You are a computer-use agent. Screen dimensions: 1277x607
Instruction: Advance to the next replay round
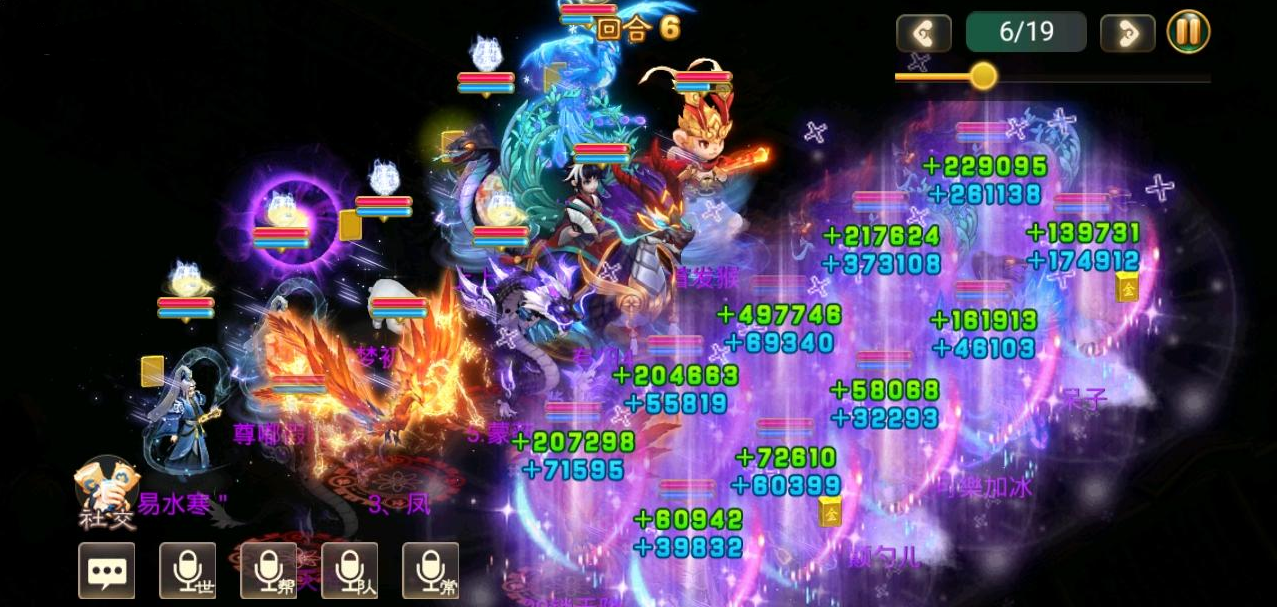[x=1127, y=33]
